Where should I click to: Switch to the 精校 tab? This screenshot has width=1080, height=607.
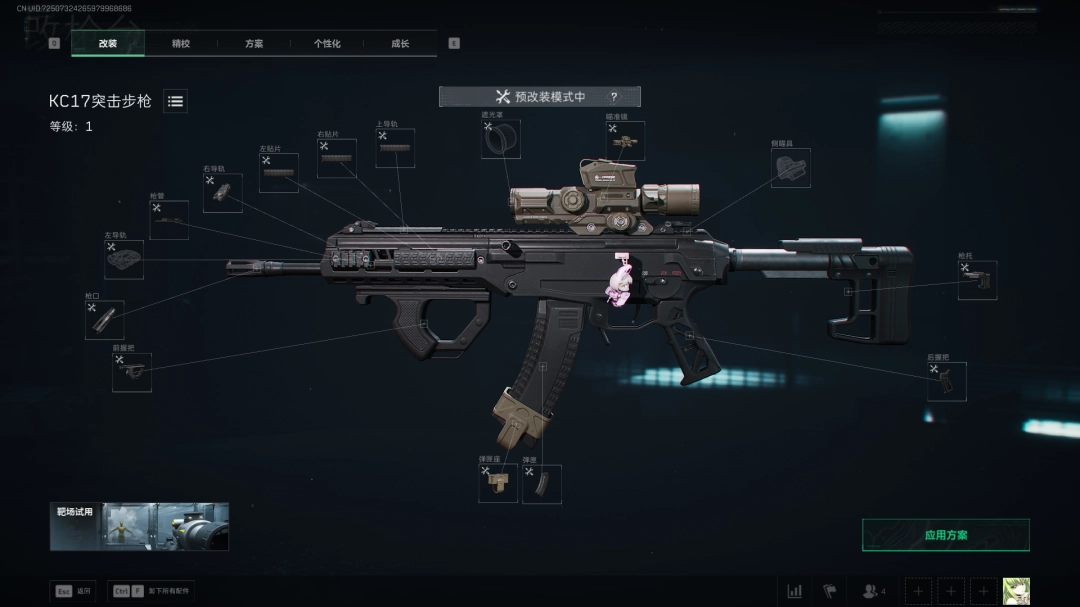tap(181, 44)
